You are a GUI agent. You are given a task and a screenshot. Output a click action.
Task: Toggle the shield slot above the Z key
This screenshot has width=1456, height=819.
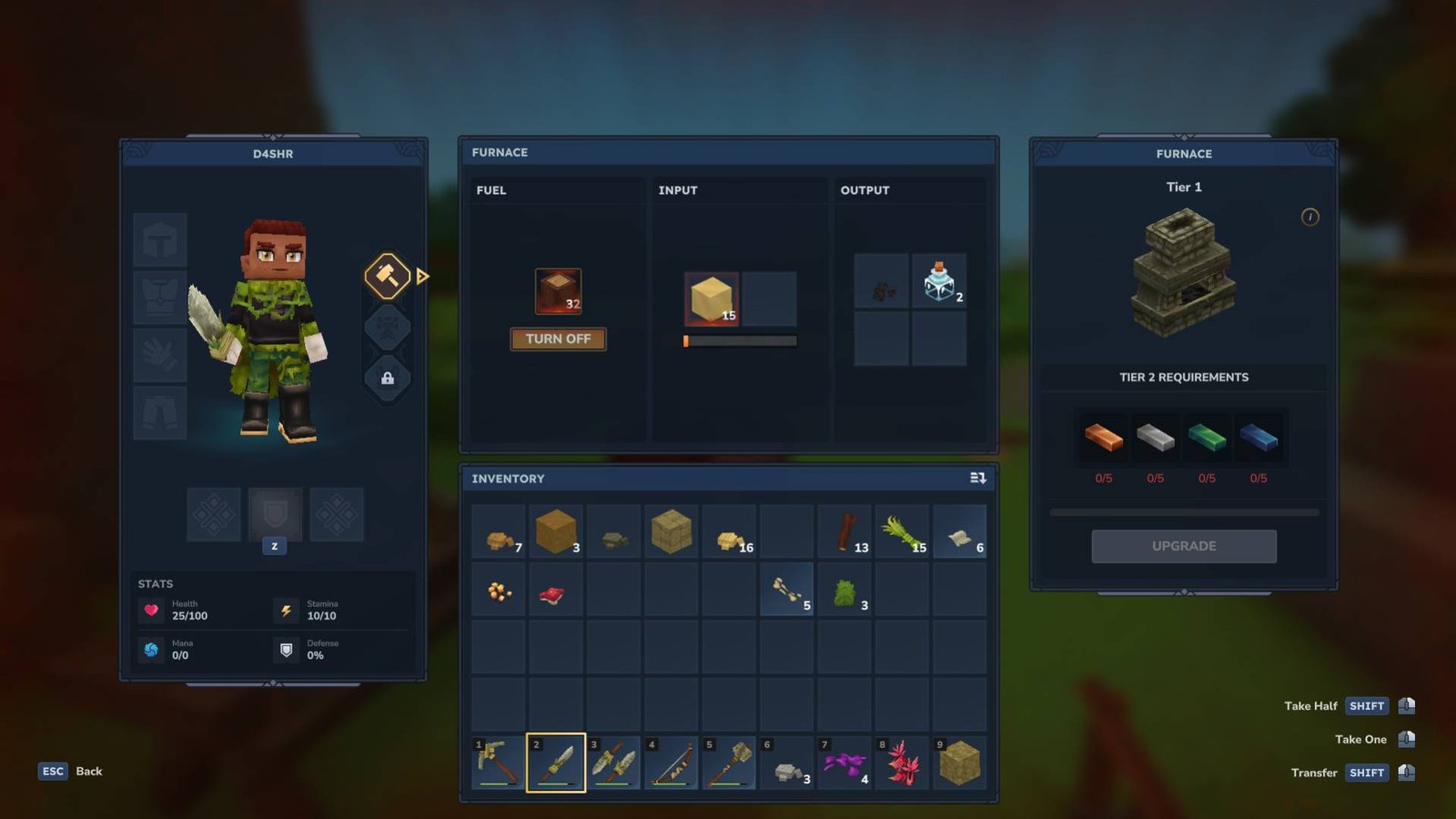click(275, 513)
